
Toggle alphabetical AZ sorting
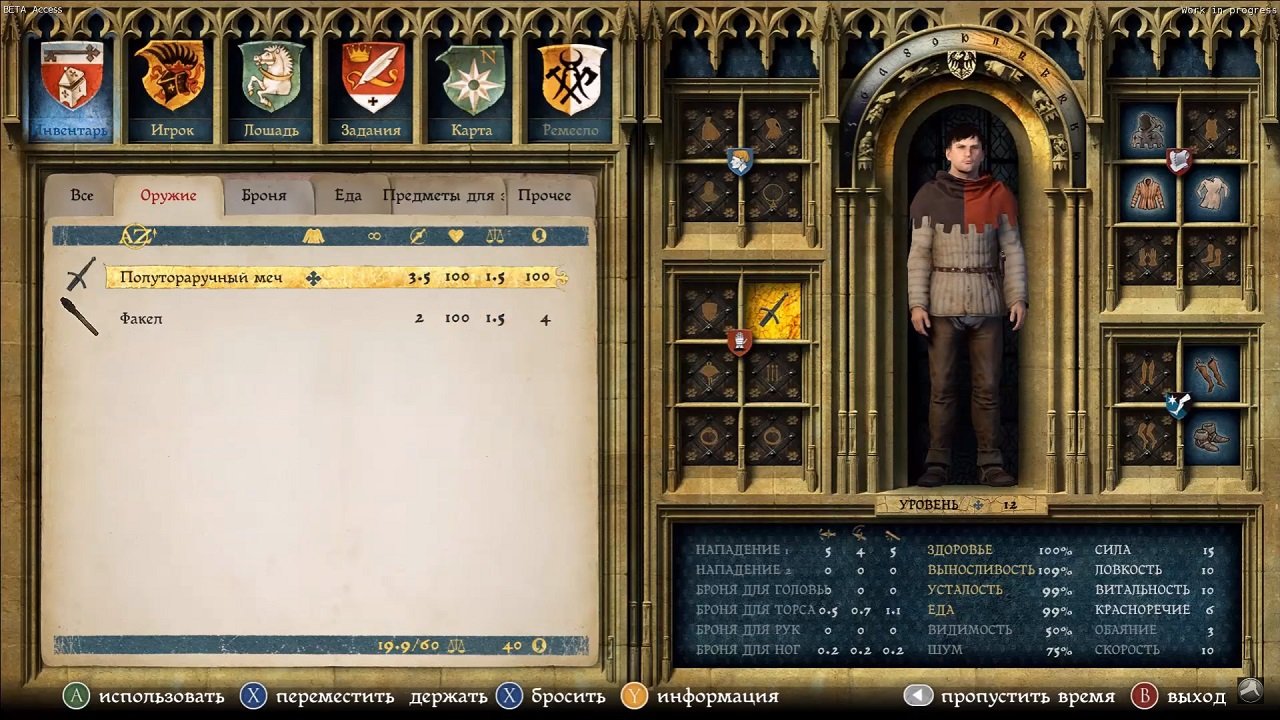138,236
